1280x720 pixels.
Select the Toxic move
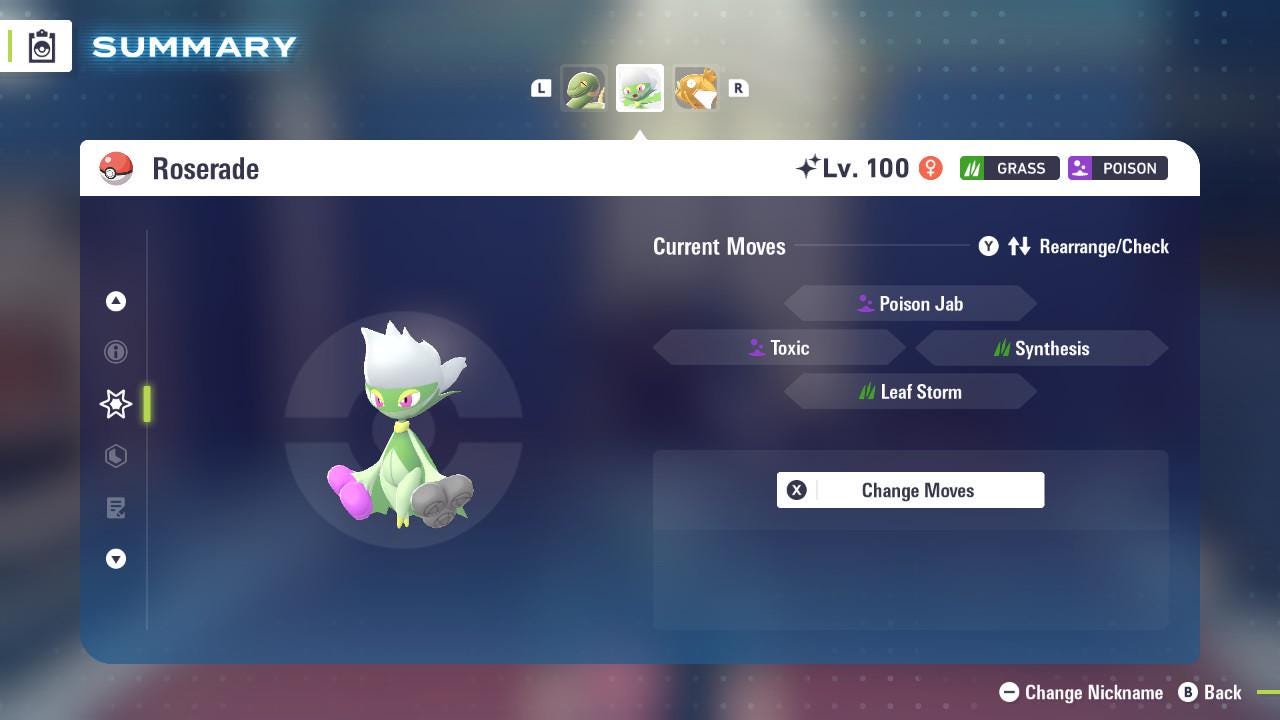click(x=780, y=347)
